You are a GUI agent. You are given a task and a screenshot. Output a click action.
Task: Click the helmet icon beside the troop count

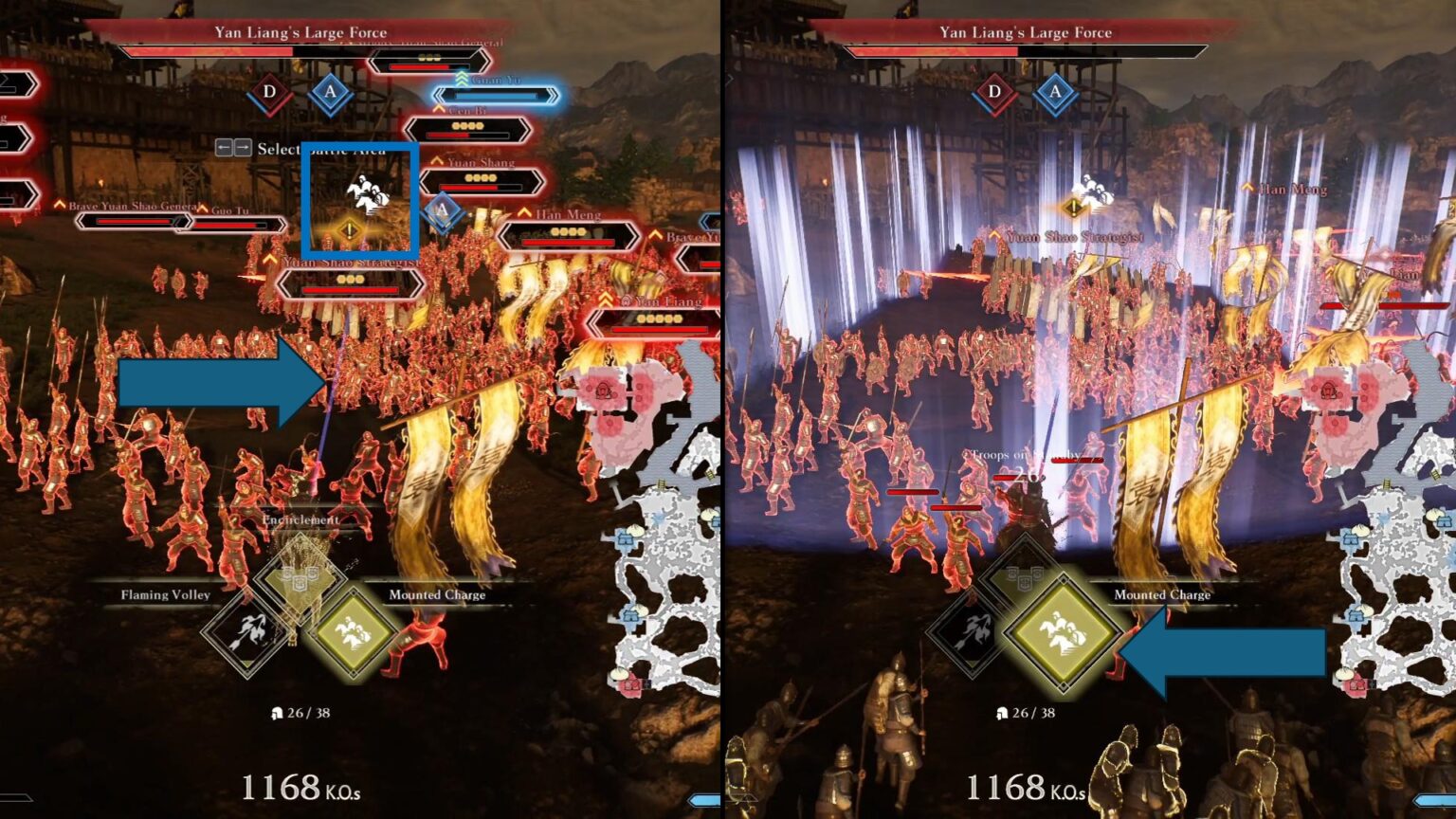(x=276, y=711)
